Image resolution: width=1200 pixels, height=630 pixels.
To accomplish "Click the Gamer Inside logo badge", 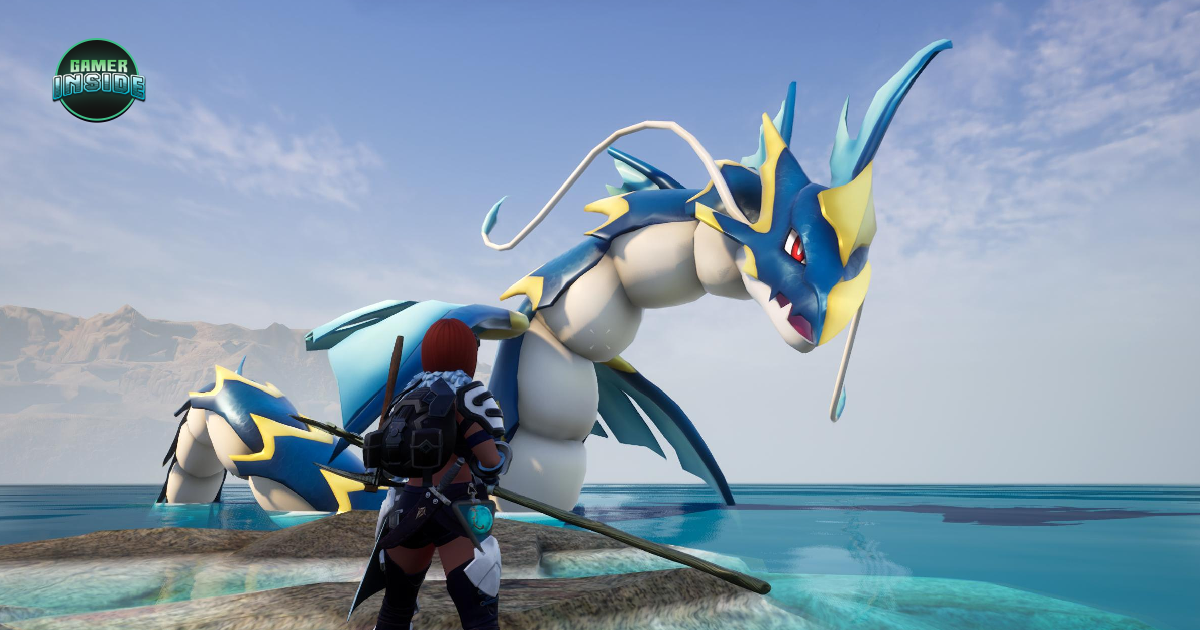I will tap(98, 80).
